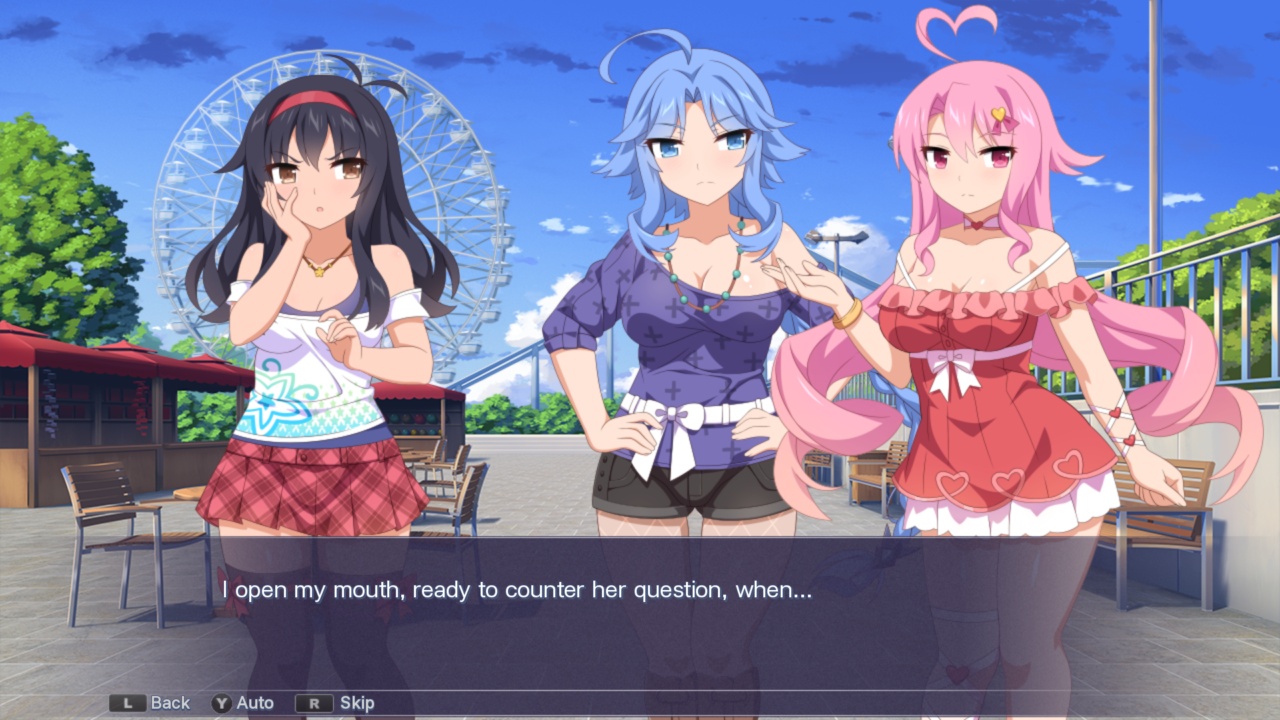Click the Y button icon beside Auto

click(221, 703)
